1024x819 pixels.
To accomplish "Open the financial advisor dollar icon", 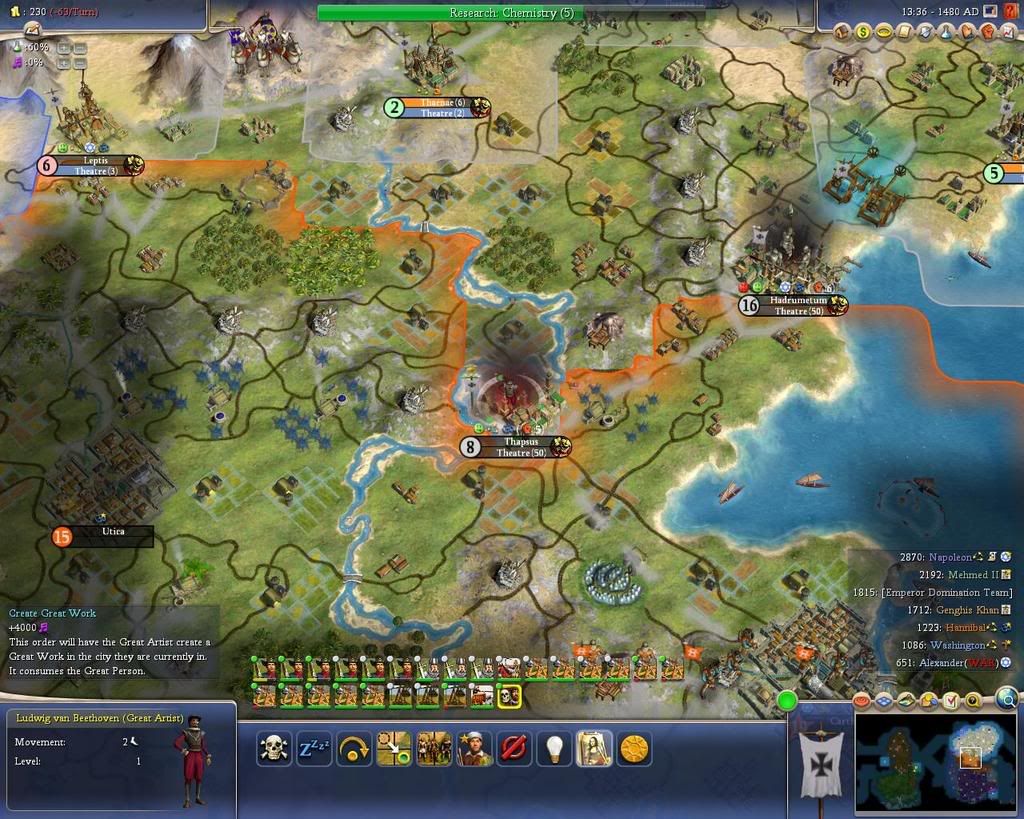I will coord(862,32).
